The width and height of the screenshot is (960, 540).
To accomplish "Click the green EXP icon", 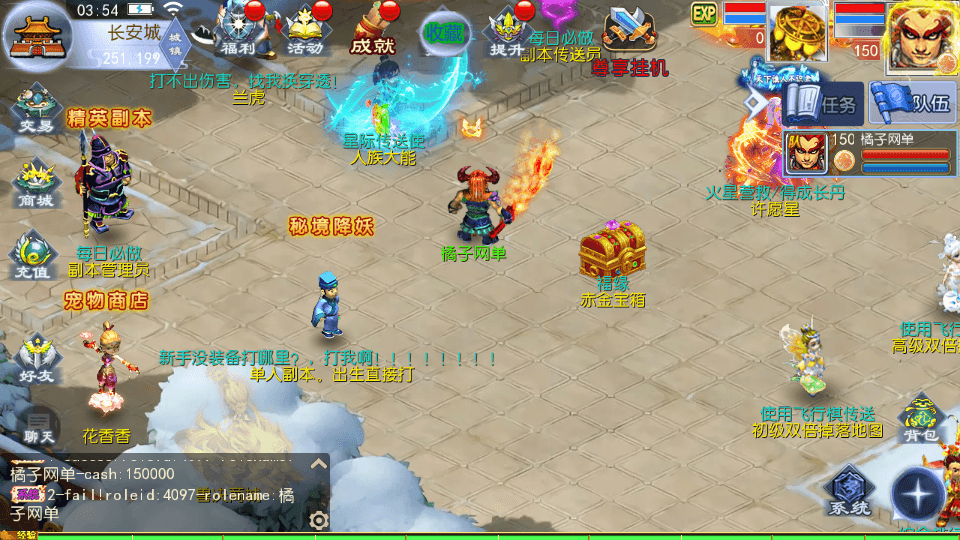I will pyautogui.click(x=705, y=13).
